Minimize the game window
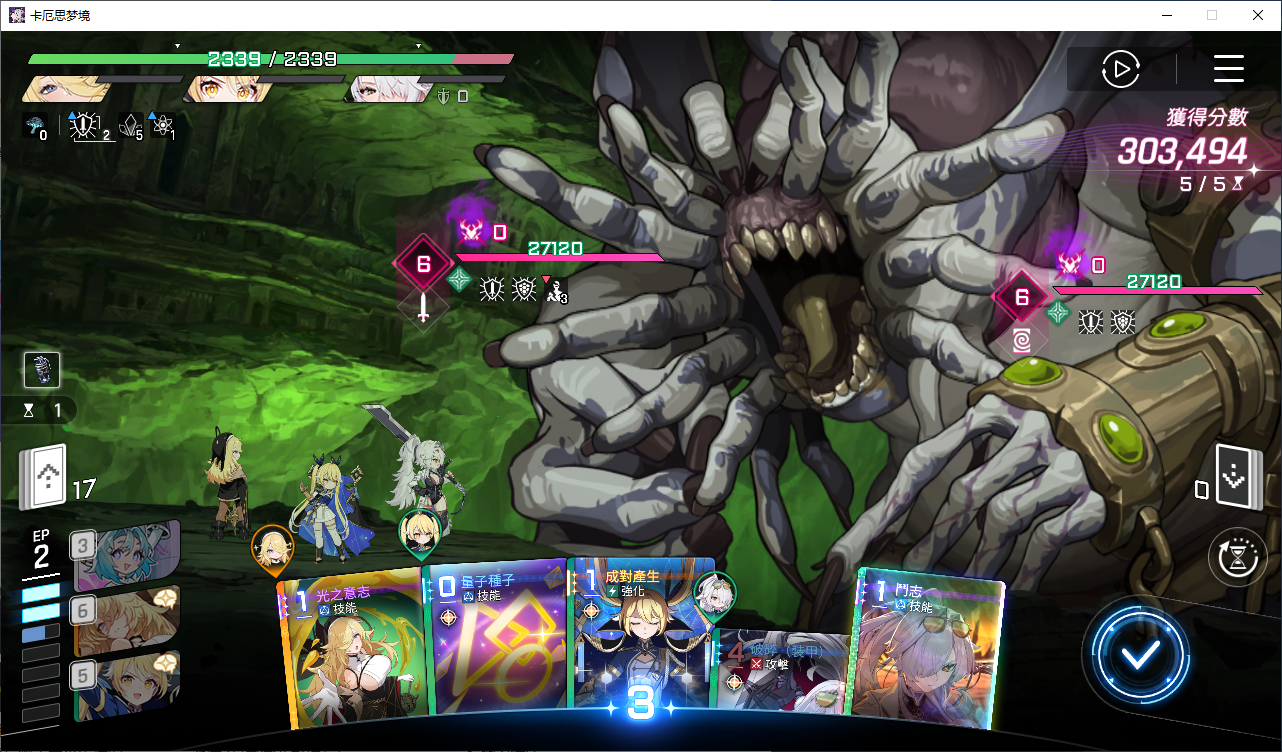The width and height of the screenshot is (1282, 752). 1166,15
